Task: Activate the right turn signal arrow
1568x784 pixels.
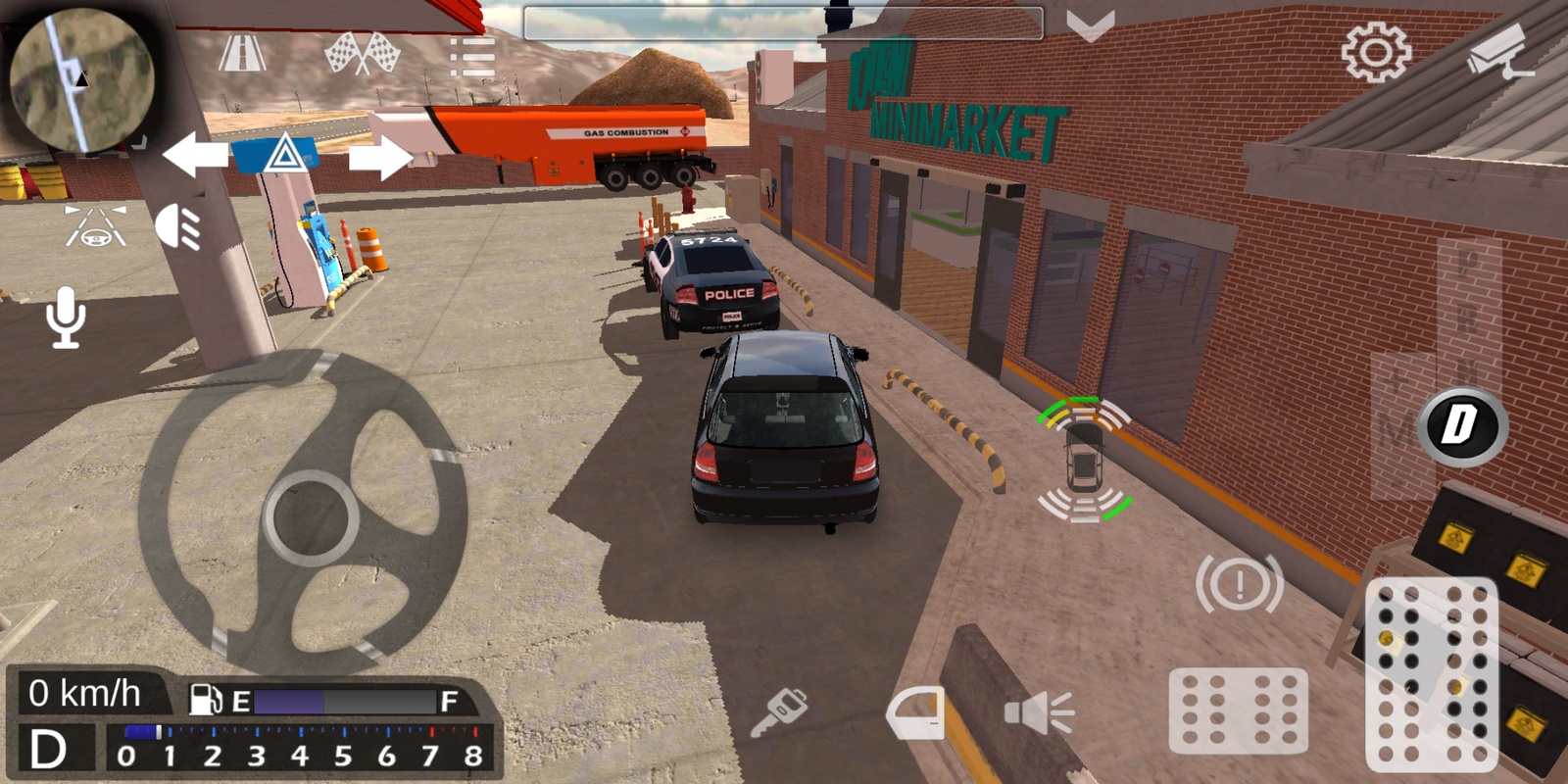Action: [x=380, y=157]
